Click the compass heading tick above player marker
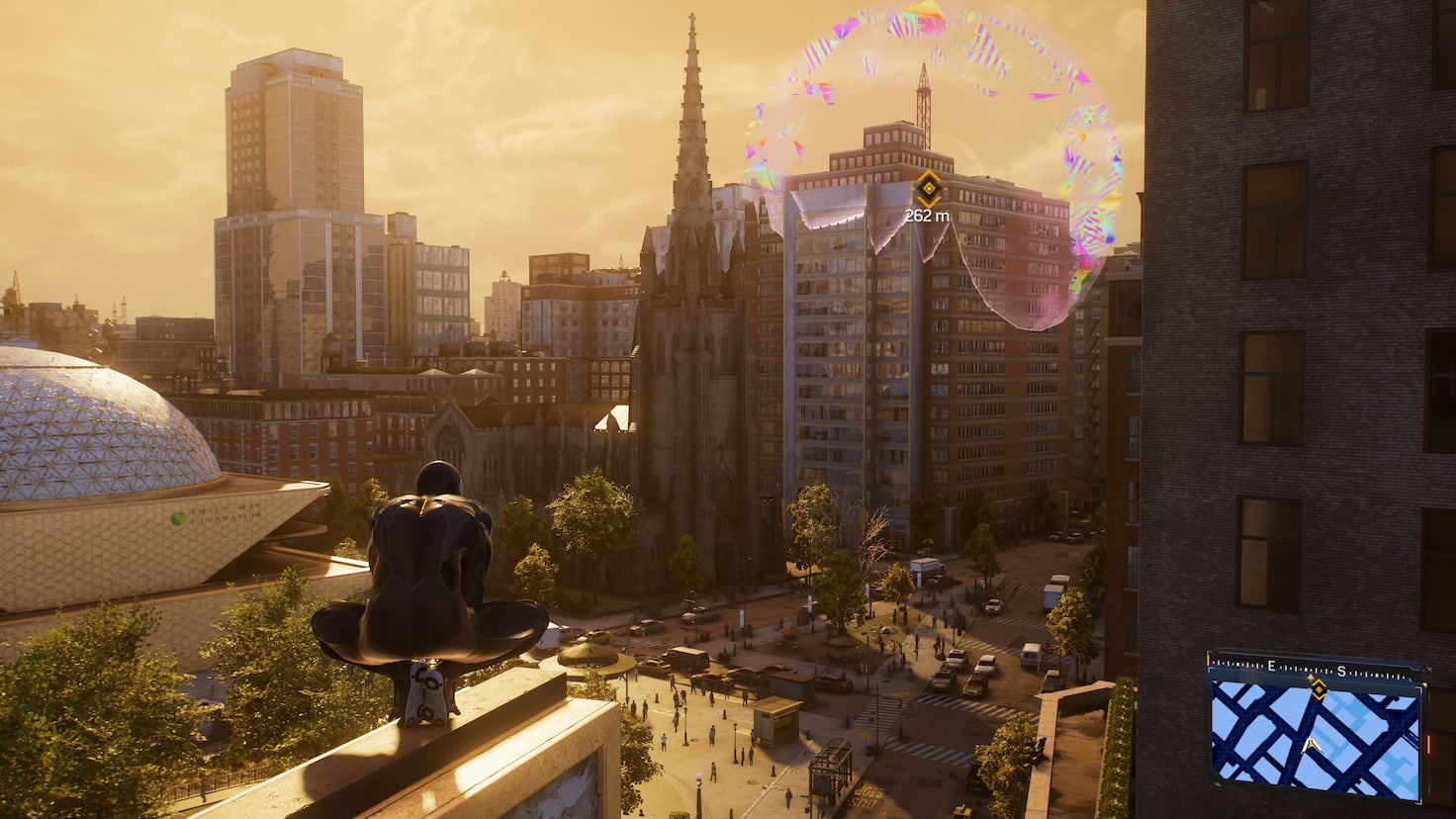The width and height of the screenshot is (1456, 819). (1310, 677)
